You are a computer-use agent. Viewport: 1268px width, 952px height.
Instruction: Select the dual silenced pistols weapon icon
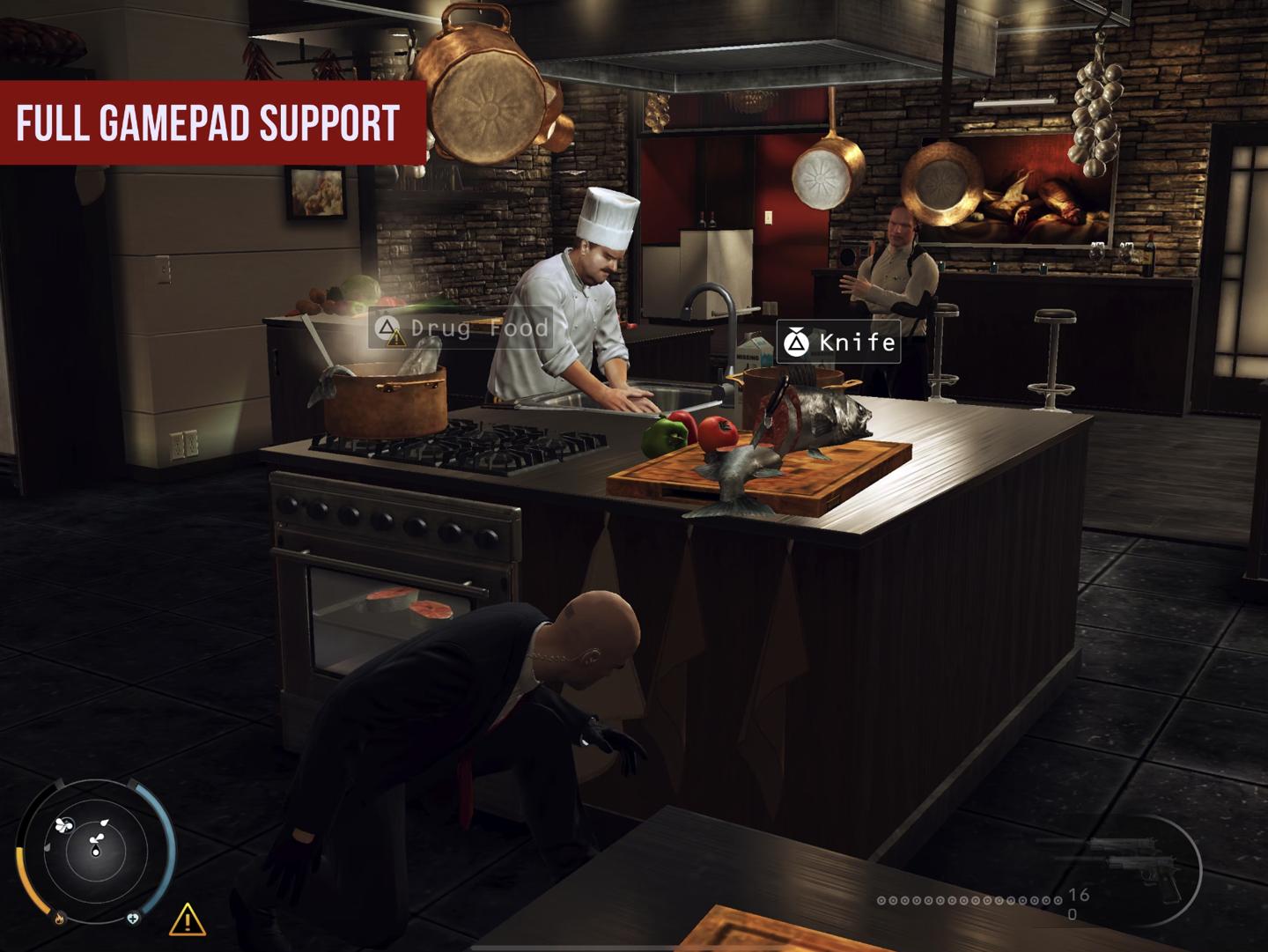(x=1134, y=867)
